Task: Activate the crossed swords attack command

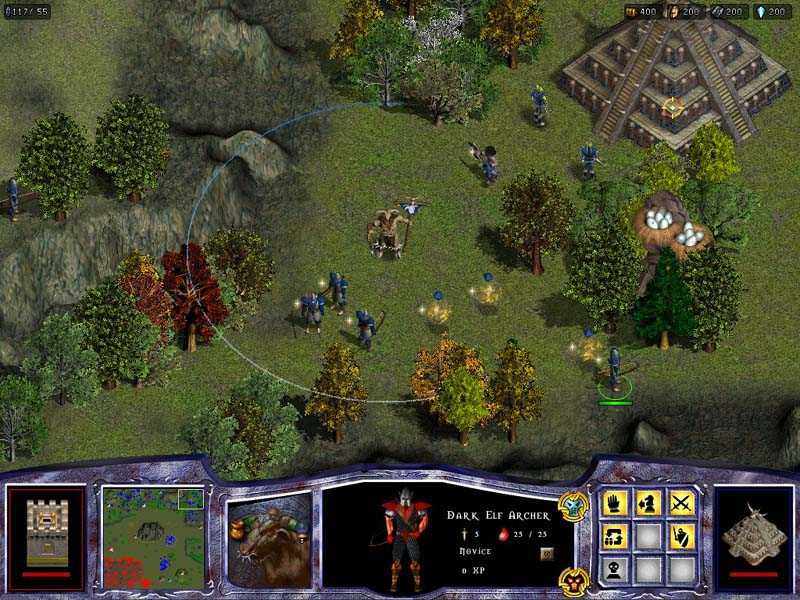Action: coord(682,503)
